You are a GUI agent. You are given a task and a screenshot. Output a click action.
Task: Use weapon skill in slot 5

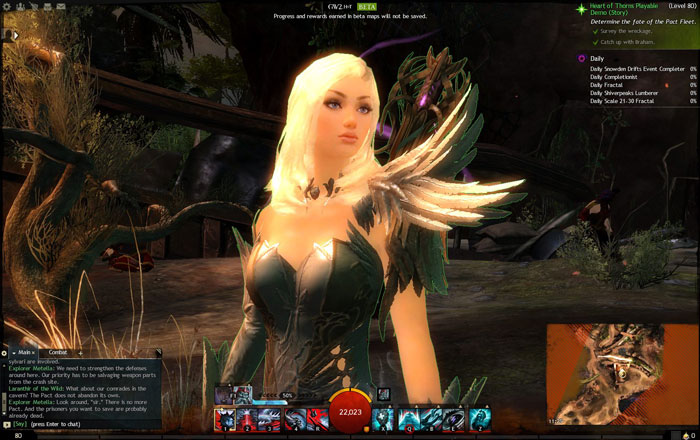coord(317,419)
